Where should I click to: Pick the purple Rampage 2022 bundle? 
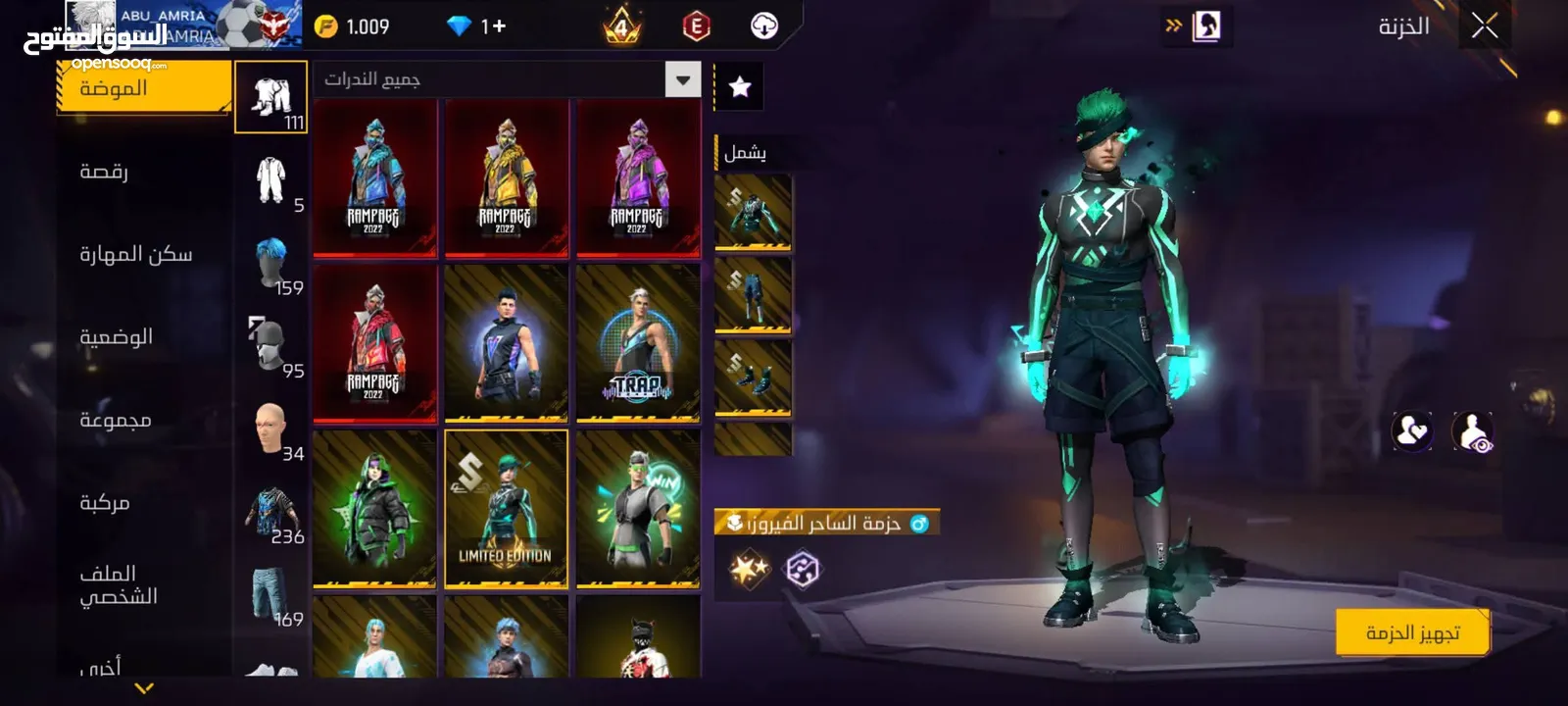coord(638,177)
